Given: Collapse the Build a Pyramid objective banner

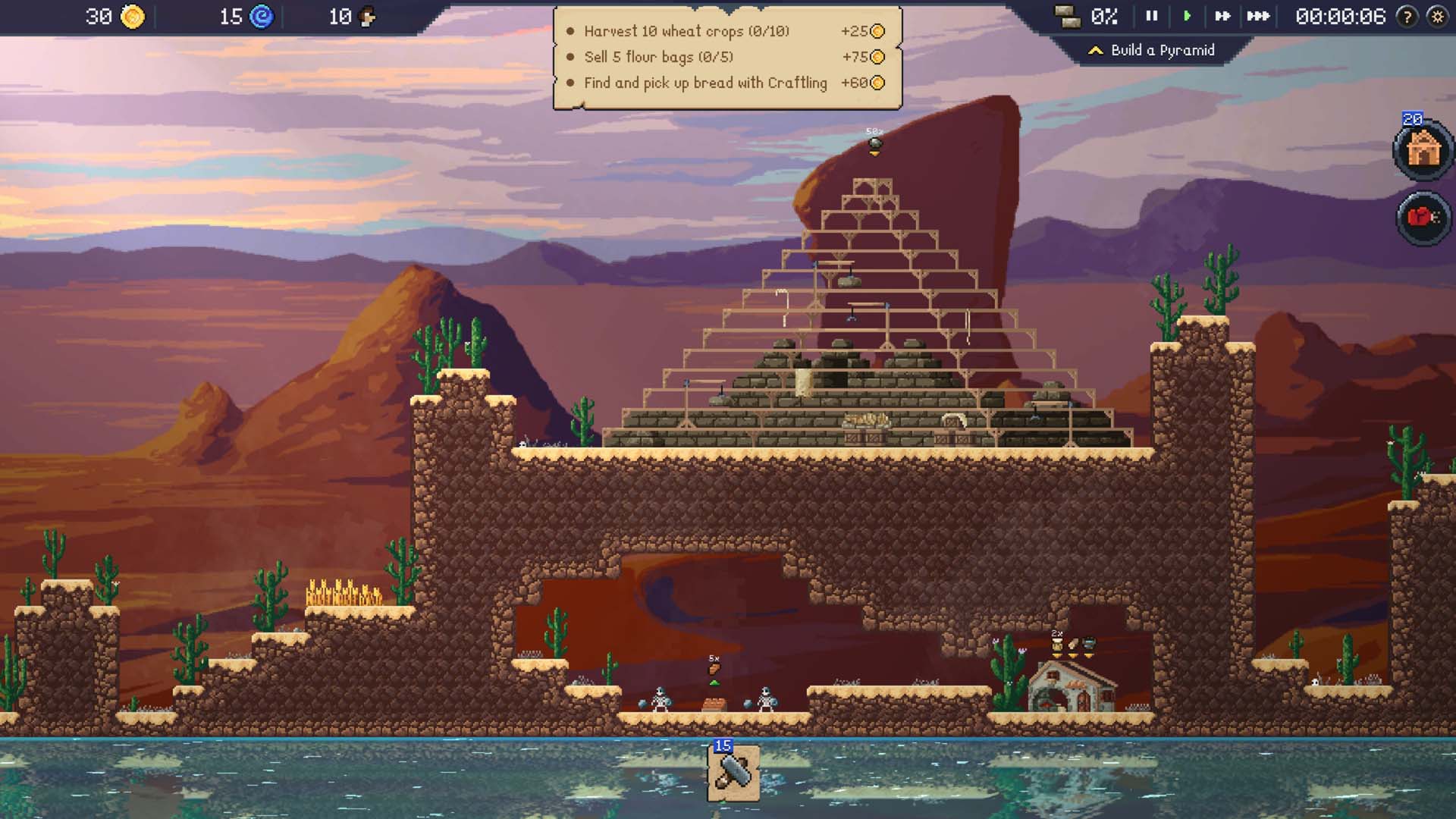Looking at the screenshot, I should 1095,51.
